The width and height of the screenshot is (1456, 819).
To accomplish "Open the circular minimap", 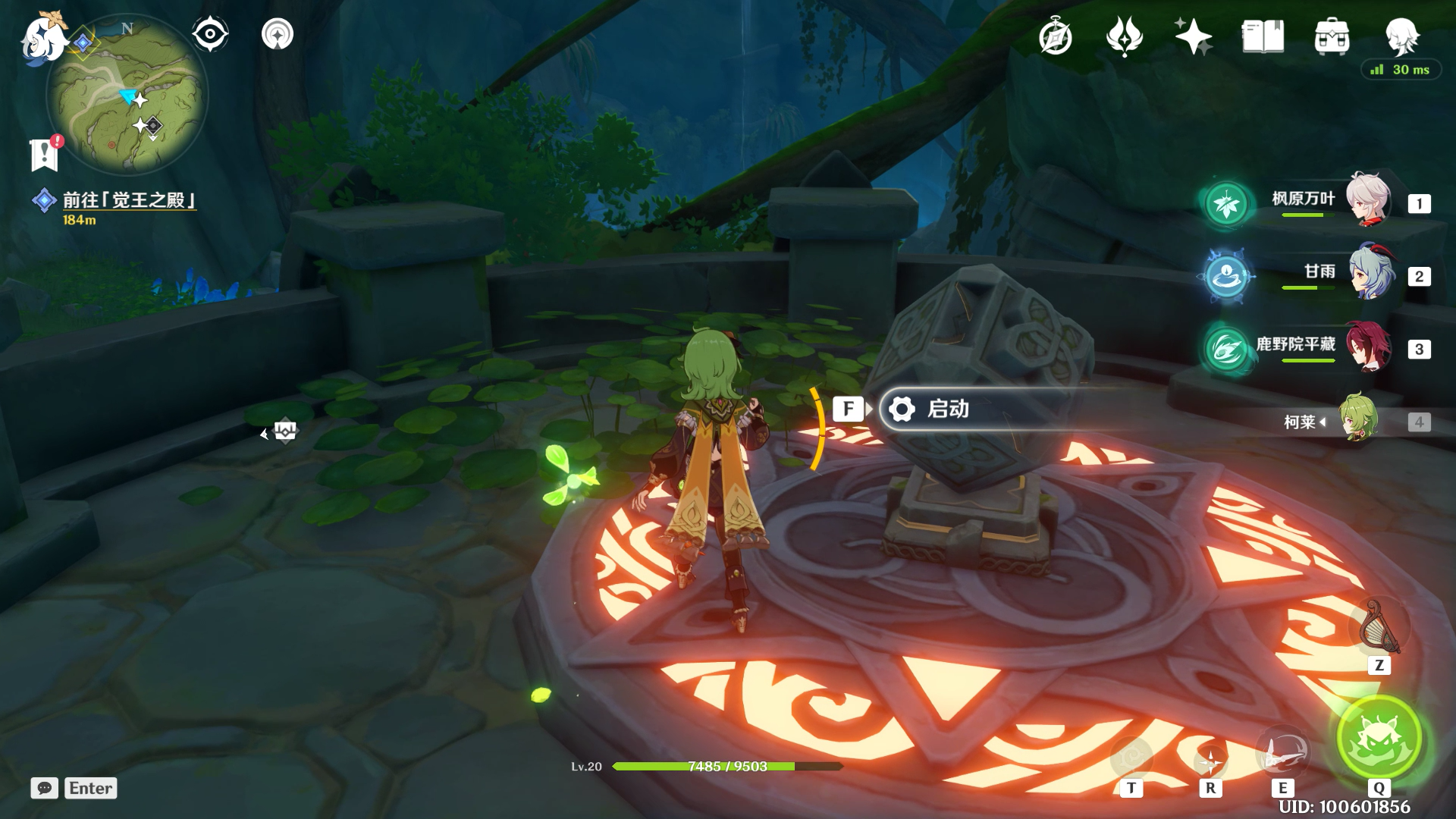I will [127, 96].
